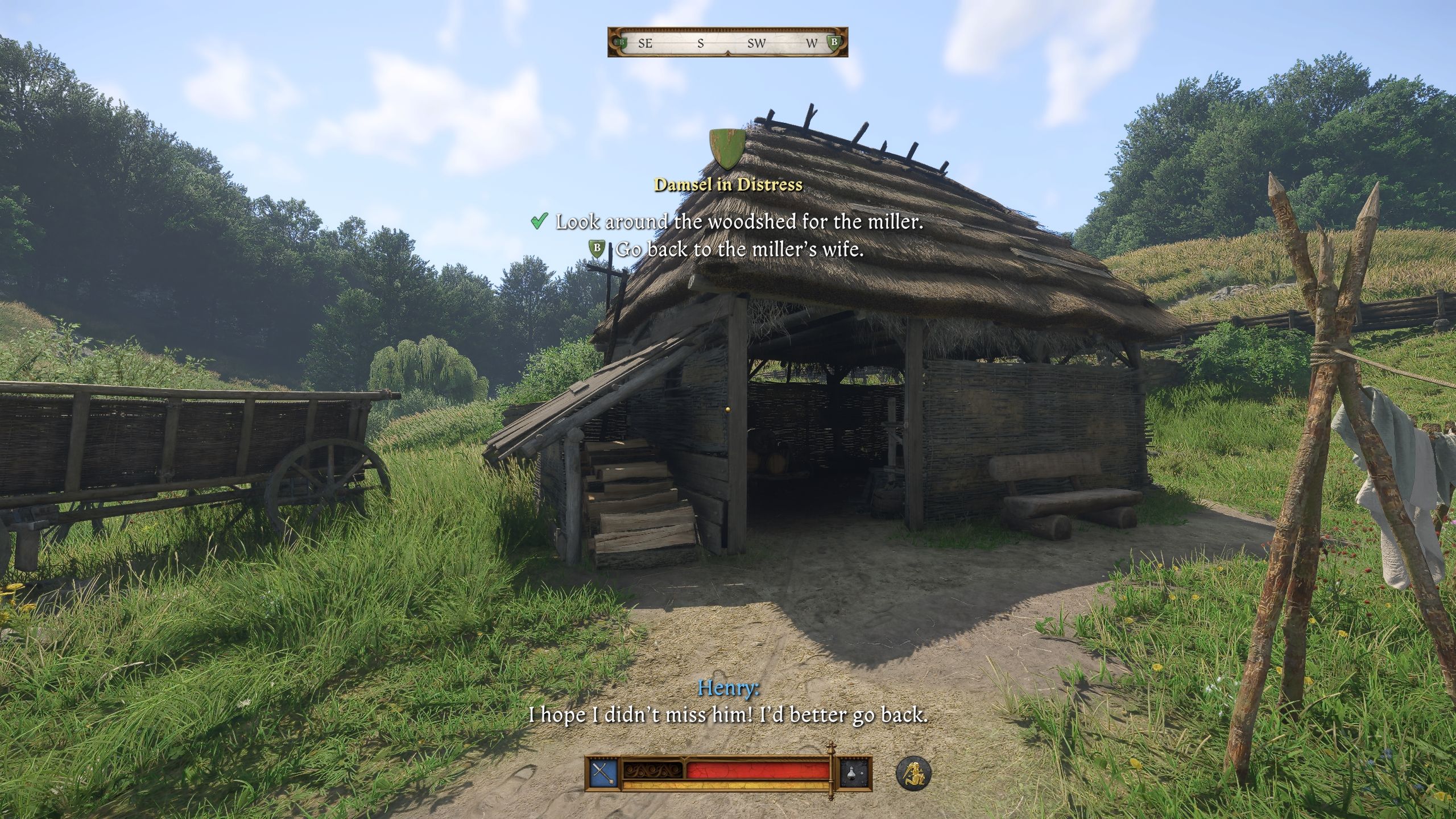This screenshot has height=819, width=1456.
Task: Select the SE label on the compass bar
Action: coord(646,43)
